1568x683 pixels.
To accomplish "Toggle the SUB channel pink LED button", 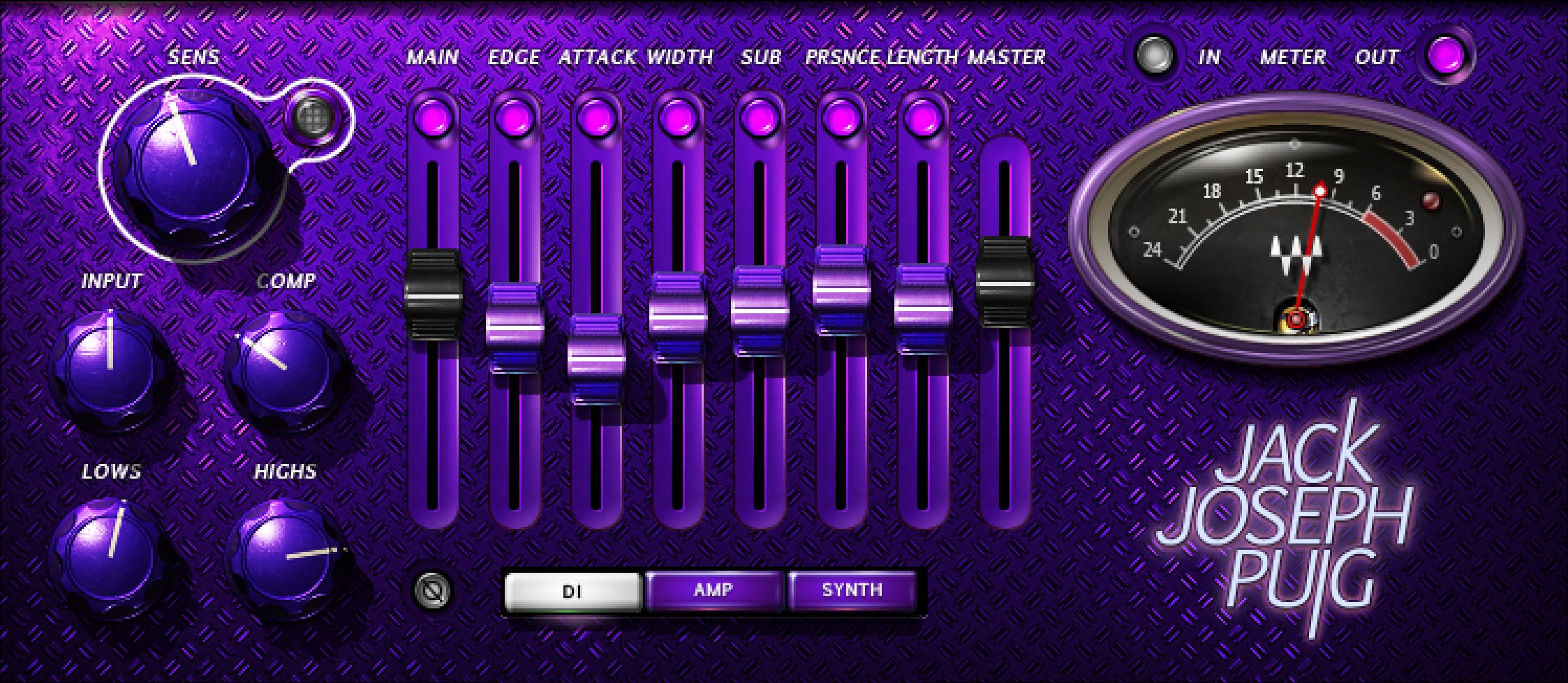I will [760, 117].
